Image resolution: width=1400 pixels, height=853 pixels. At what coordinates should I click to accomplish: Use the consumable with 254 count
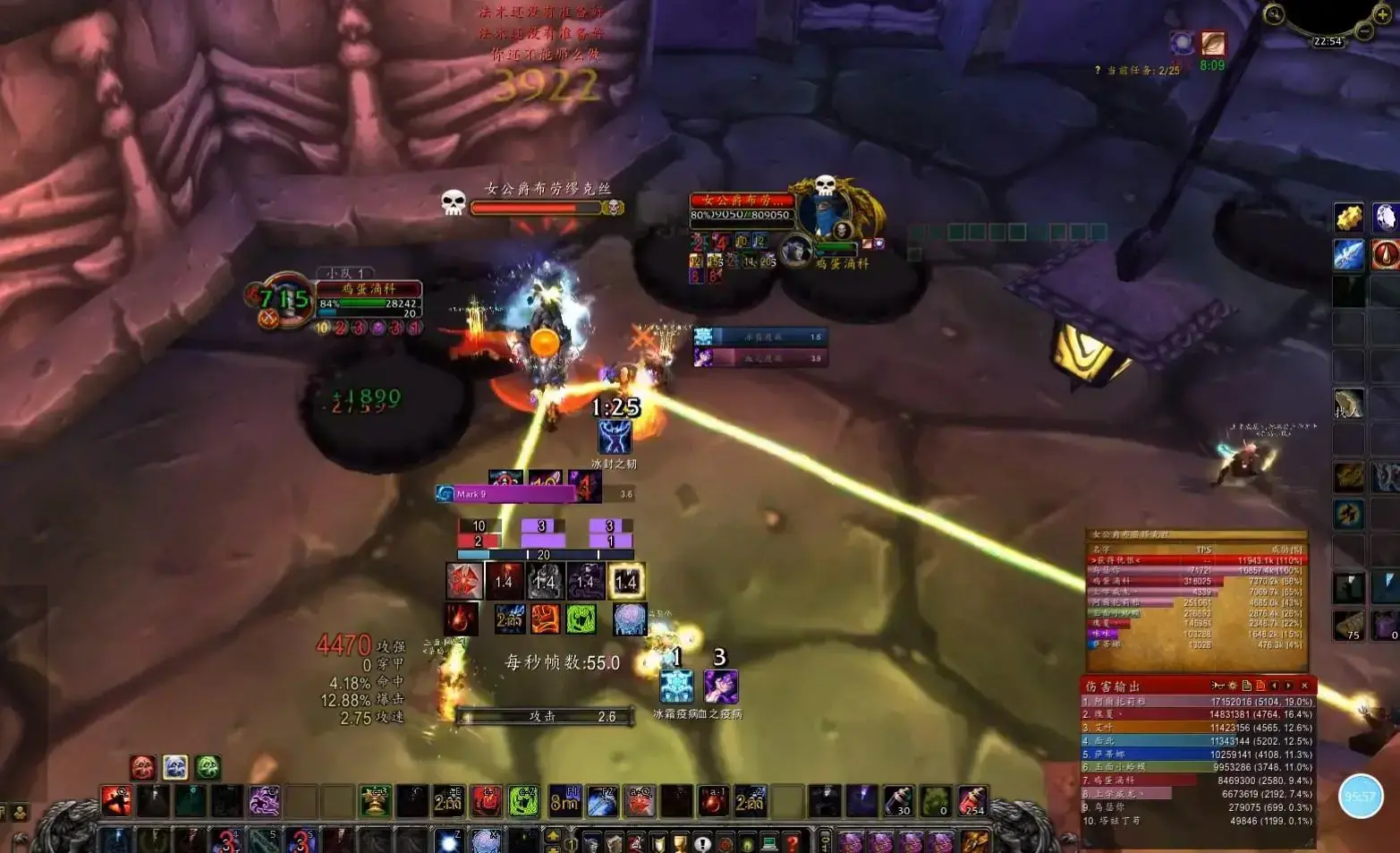click(x=972, y=800)
